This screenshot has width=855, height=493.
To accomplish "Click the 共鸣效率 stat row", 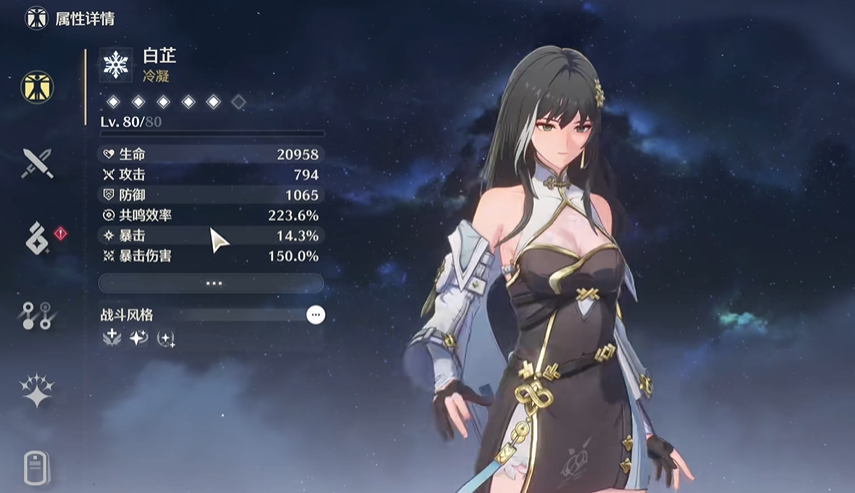I will tap(211, 215).
